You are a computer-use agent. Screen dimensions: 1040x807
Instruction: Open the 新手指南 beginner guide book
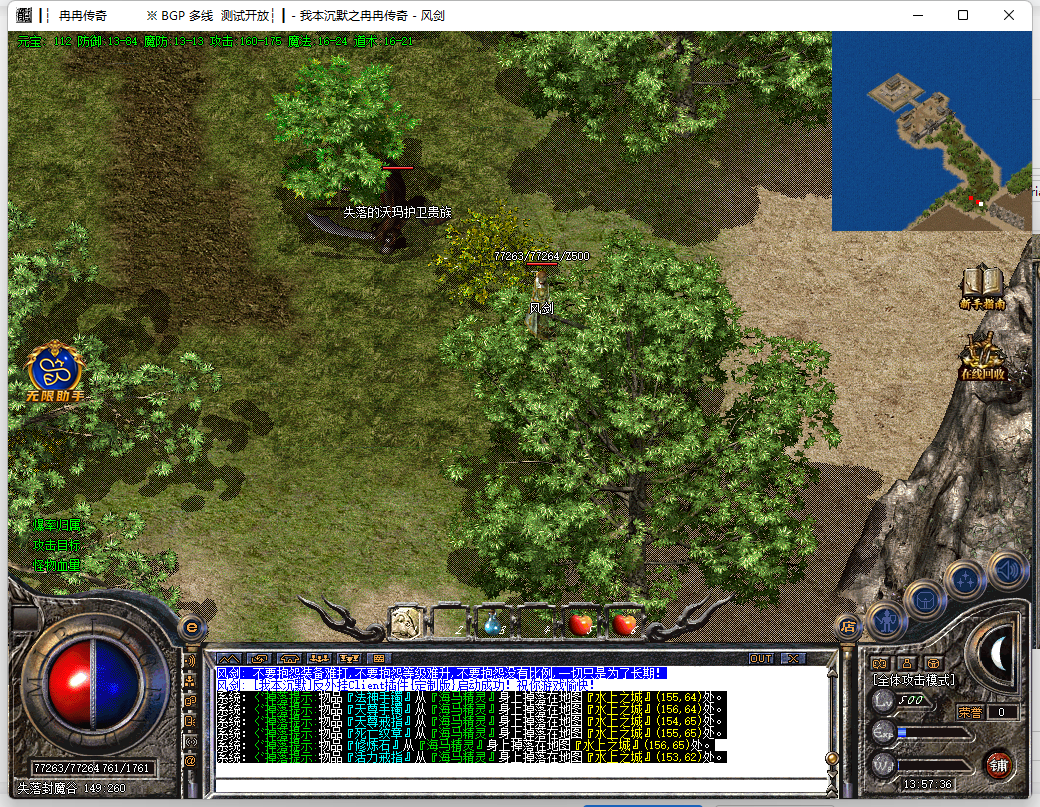tap(982, 286)
